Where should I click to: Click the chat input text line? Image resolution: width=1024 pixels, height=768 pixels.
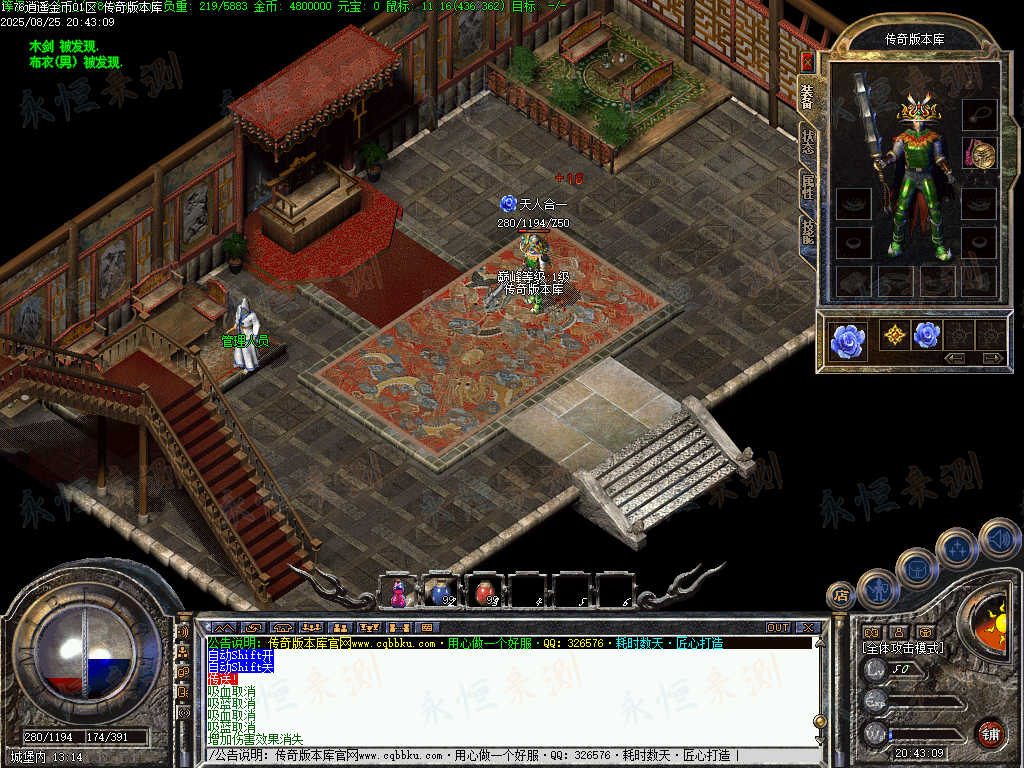click(x=500, y=755)
